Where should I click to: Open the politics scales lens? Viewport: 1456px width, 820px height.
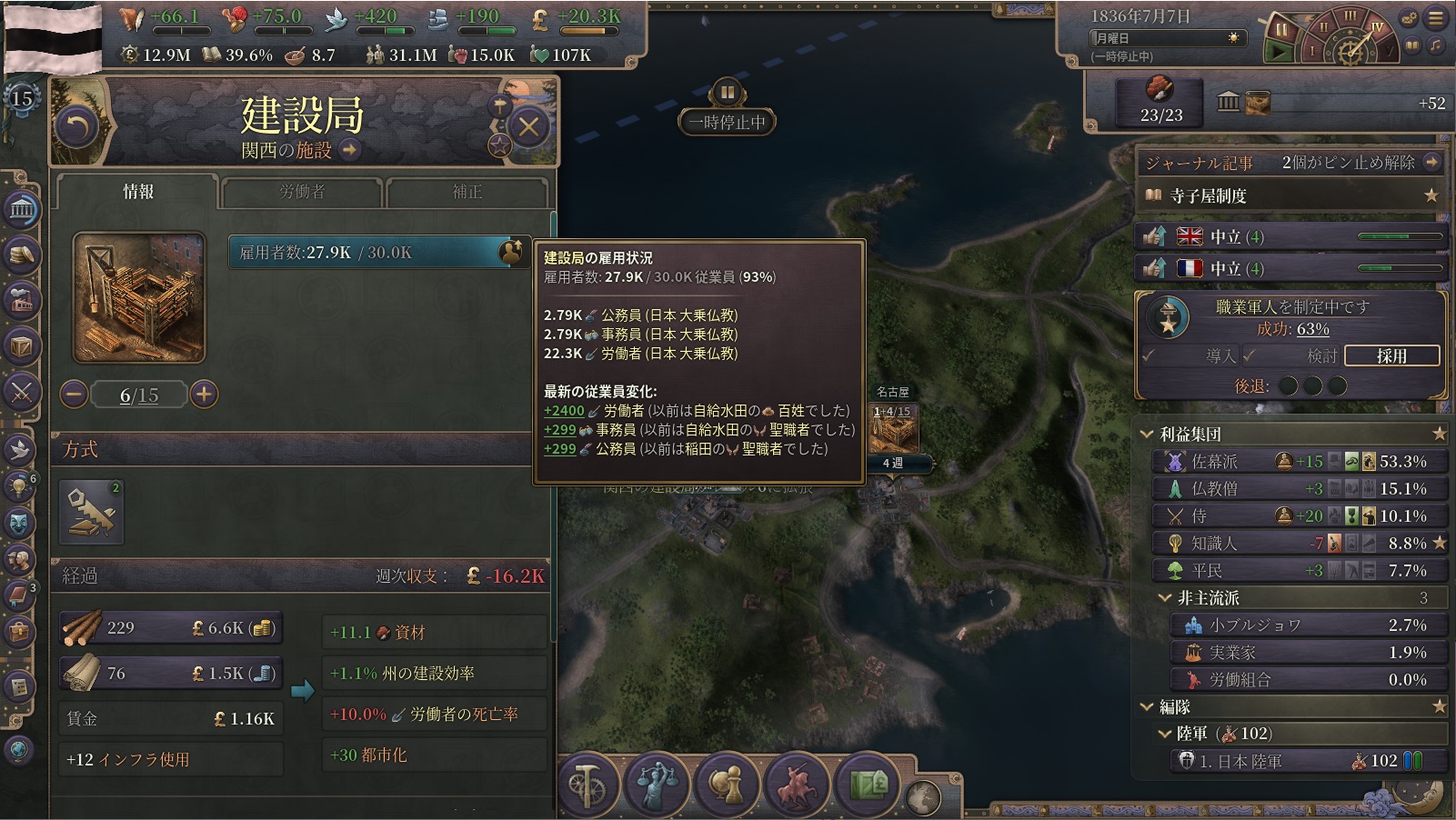[x=657, y=783]
